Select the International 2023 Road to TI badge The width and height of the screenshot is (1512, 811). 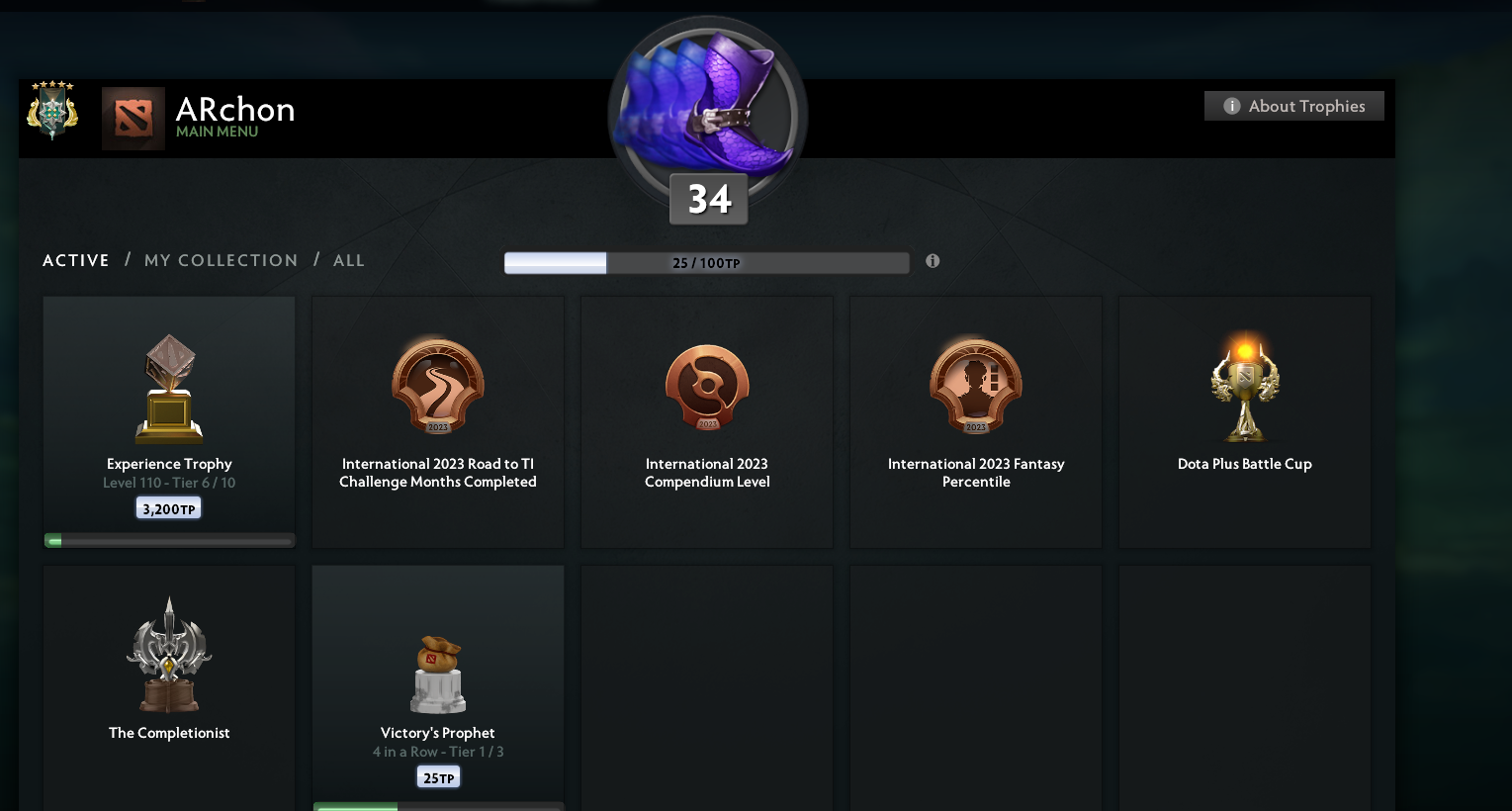tap(437, 387)
